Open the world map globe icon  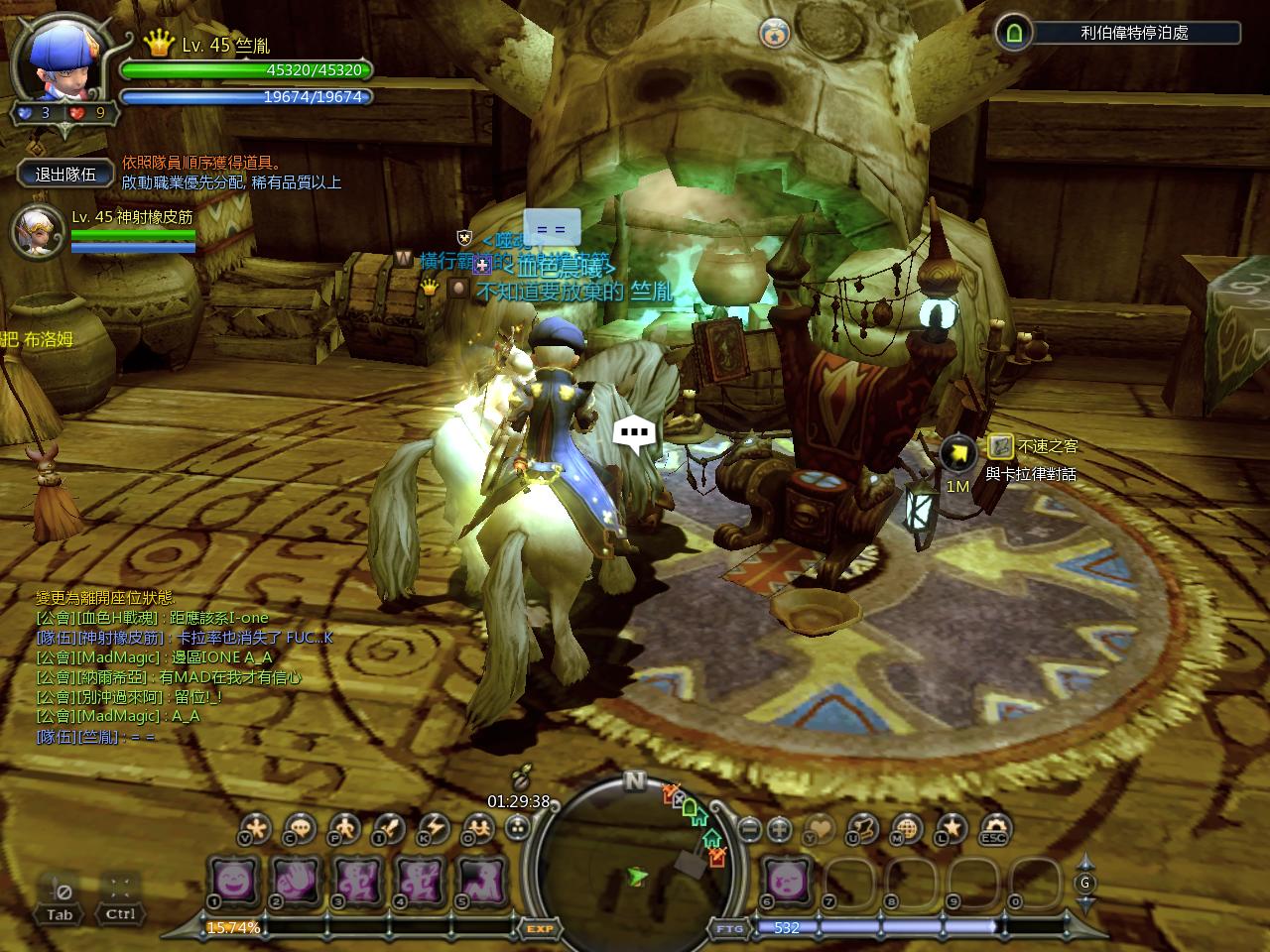tap(907, 827)
